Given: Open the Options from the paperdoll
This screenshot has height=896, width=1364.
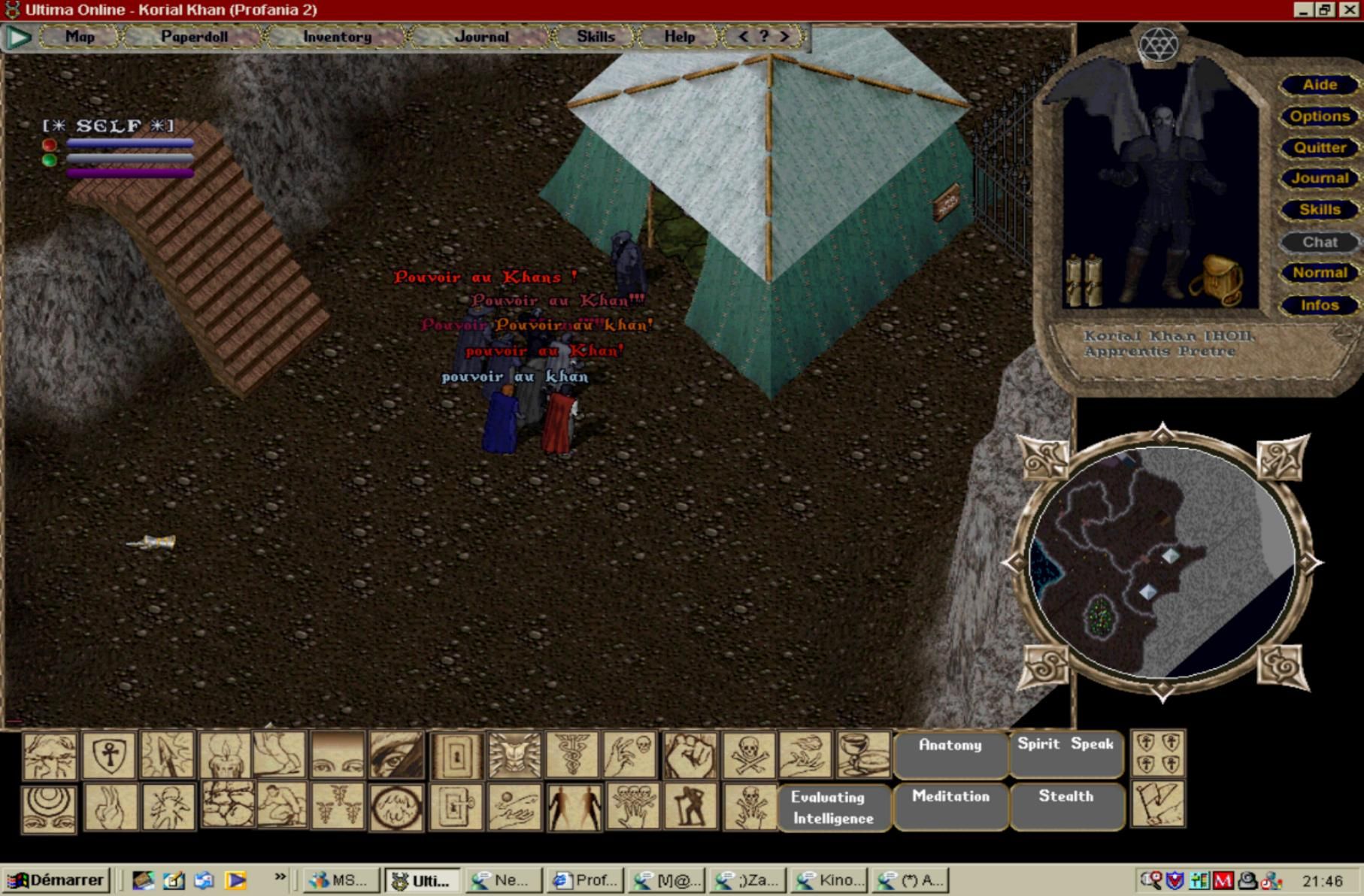Looking at the screenshot, I should pos(1320,117).
